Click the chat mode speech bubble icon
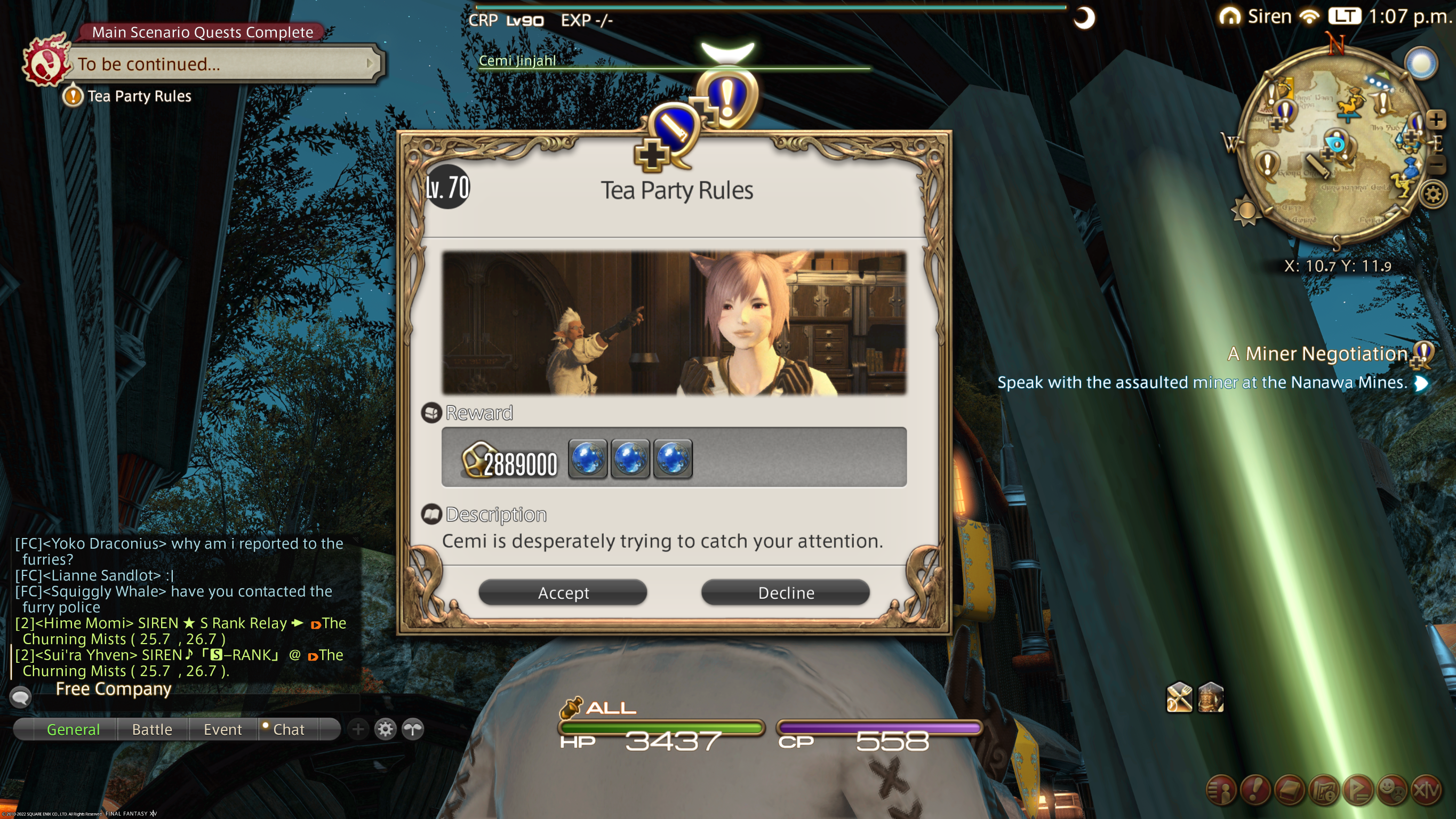The image size is (1456, 819). [x=20, y=697]
